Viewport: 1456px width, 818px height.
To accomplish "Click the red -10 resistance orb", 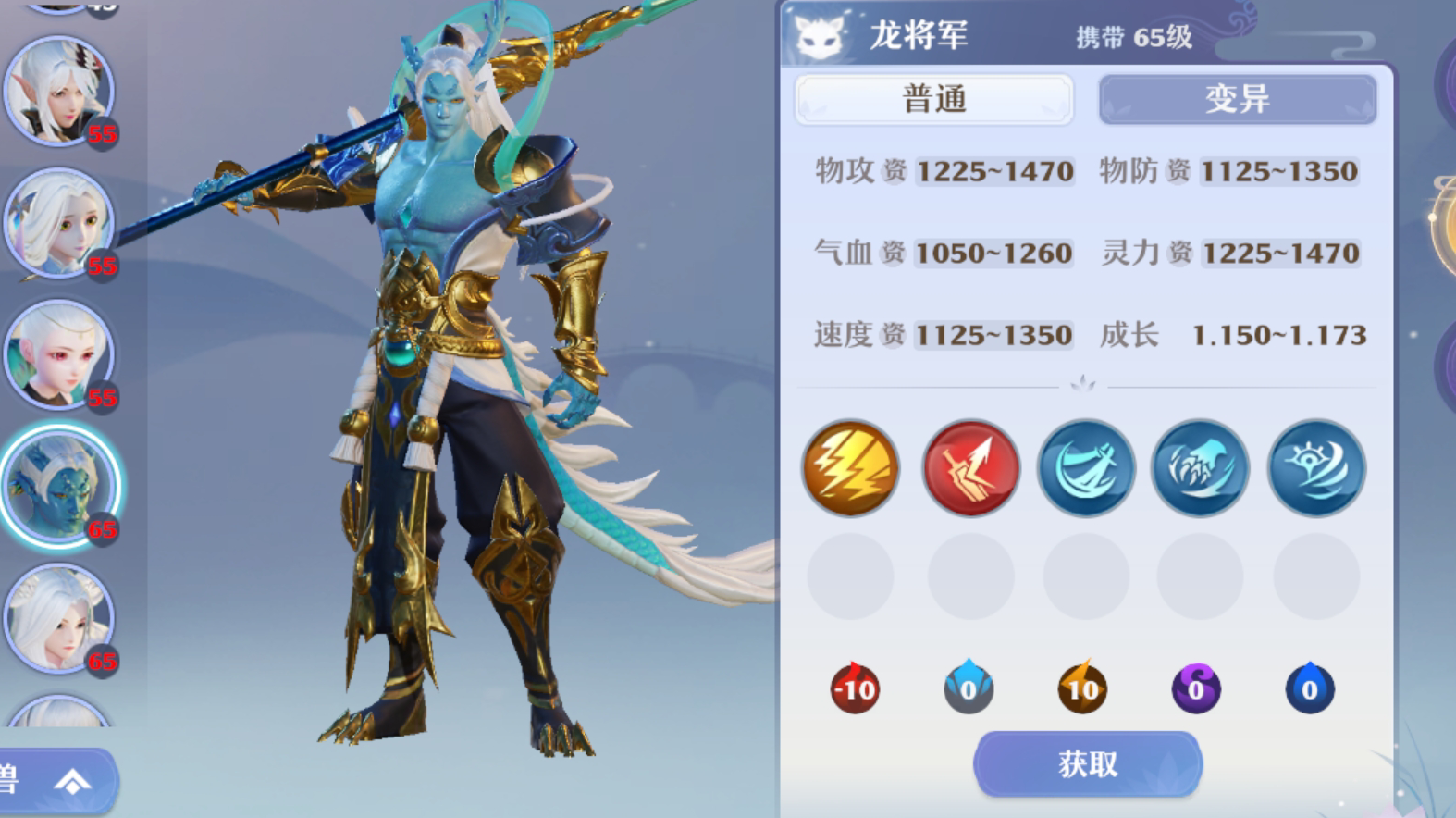I will point(853,688).
